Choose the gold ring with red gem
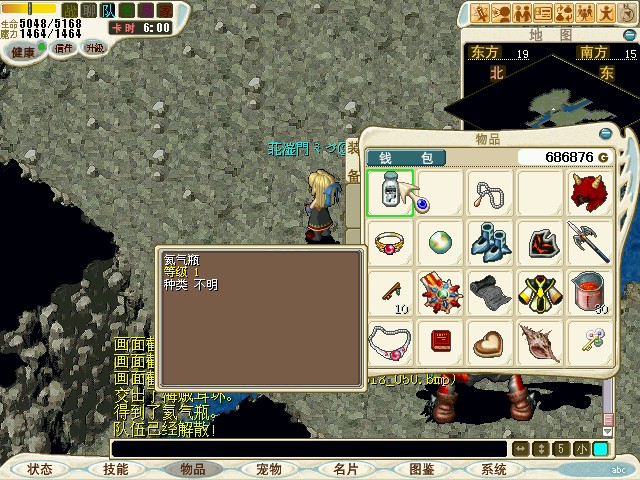The height and width of the screenshot is (480, 640). point(389,241)
